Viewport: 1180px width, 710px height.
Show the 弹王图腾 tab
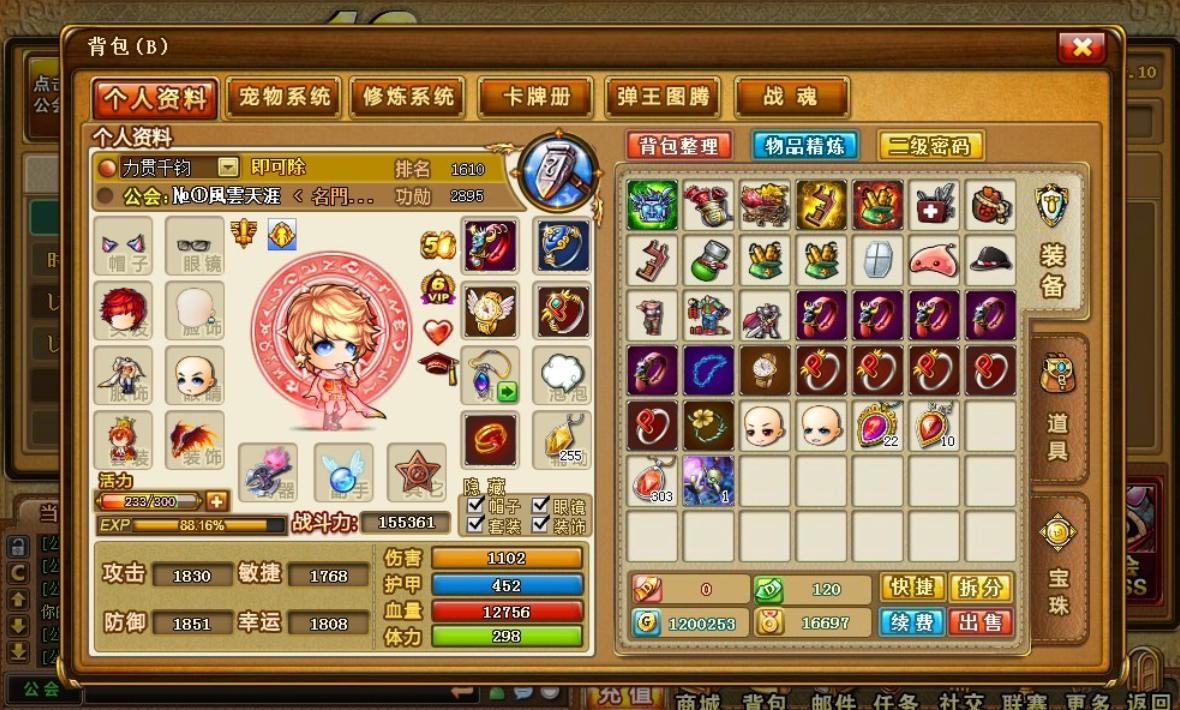pyautogui.click(x=662, y=97)
